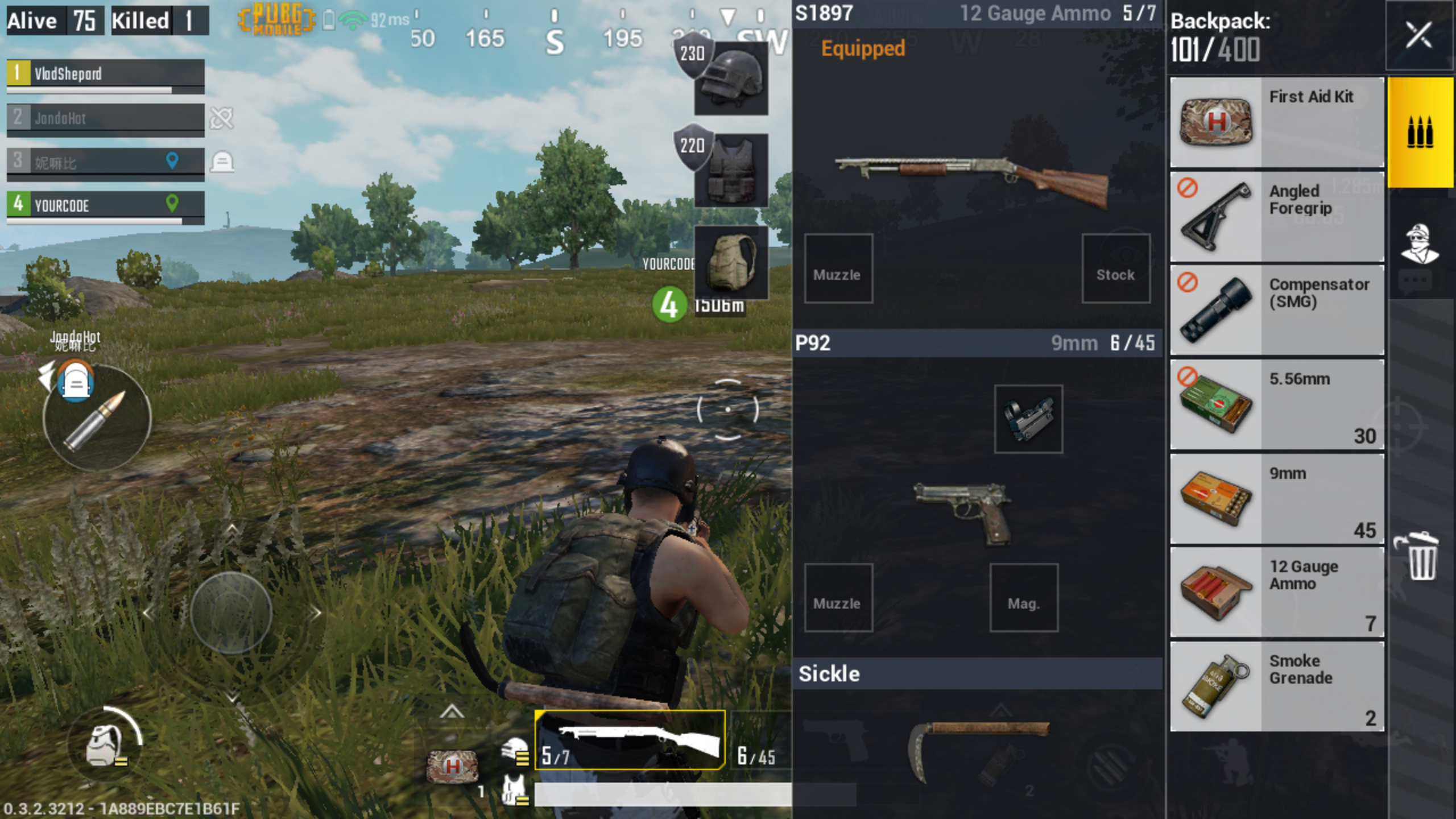
Task: Open the equipped vest slot showing 220 durability
Action: [733, 171]
